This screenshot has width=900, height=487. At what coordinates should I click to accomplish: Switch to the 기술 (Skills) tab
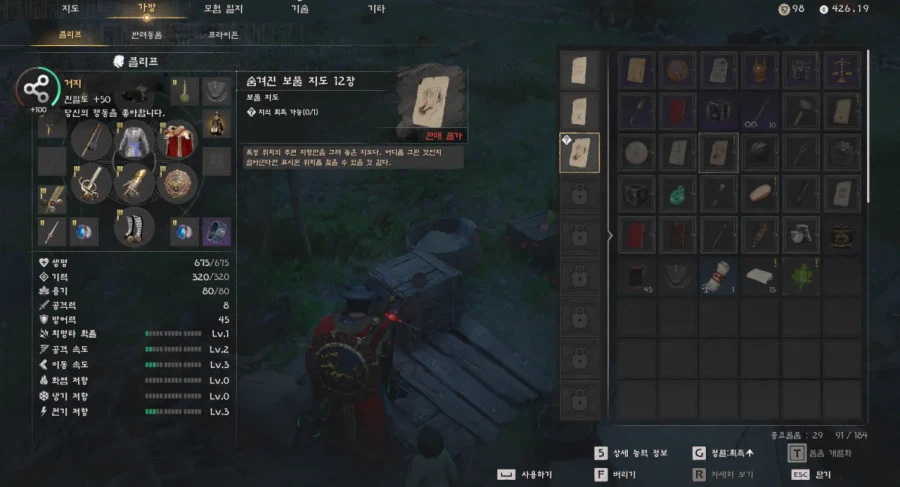coord(300,9)
